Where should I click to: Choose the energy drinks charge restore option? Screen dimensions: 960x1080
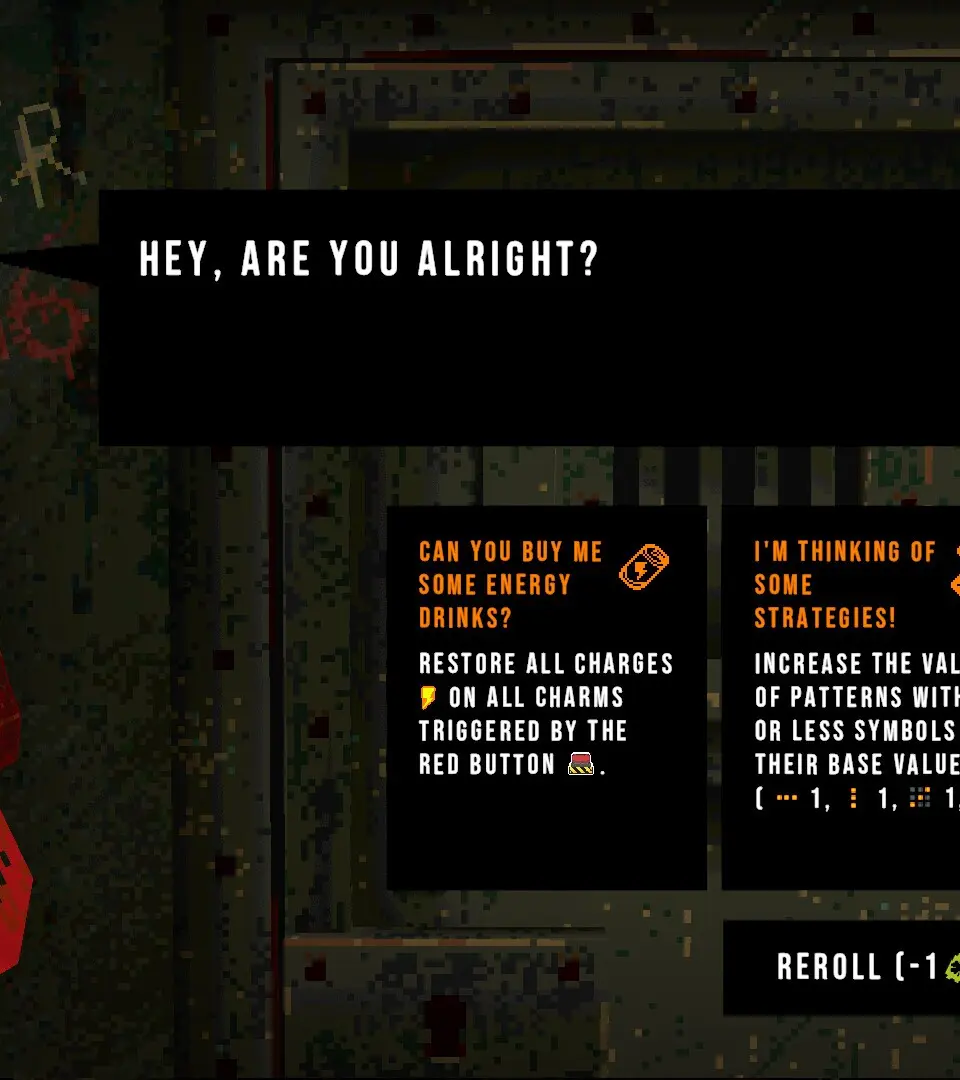click(x=546, y=697)
